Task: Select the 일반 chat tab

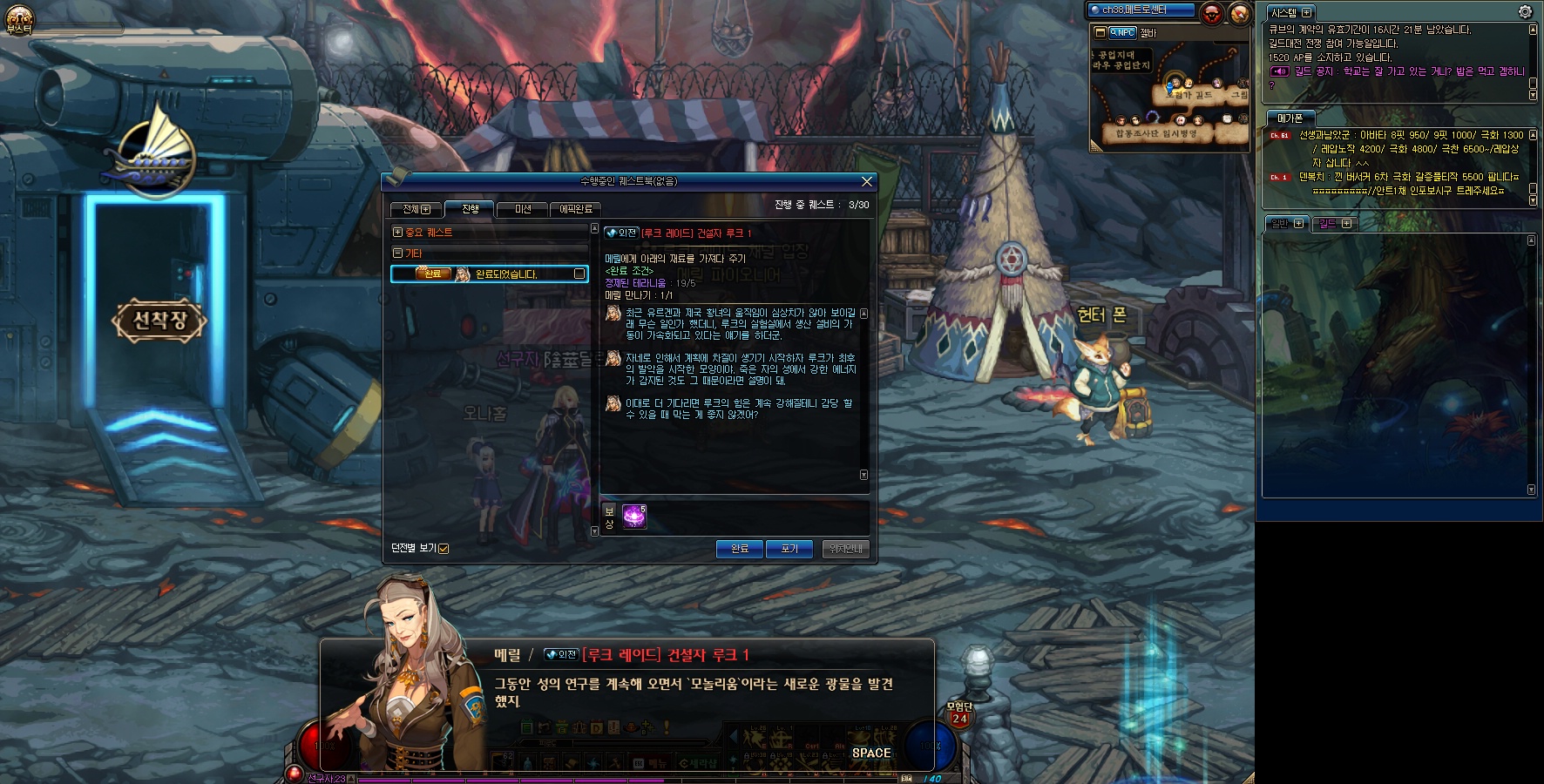Action: pyautogui.click(x=1286, y=224)
